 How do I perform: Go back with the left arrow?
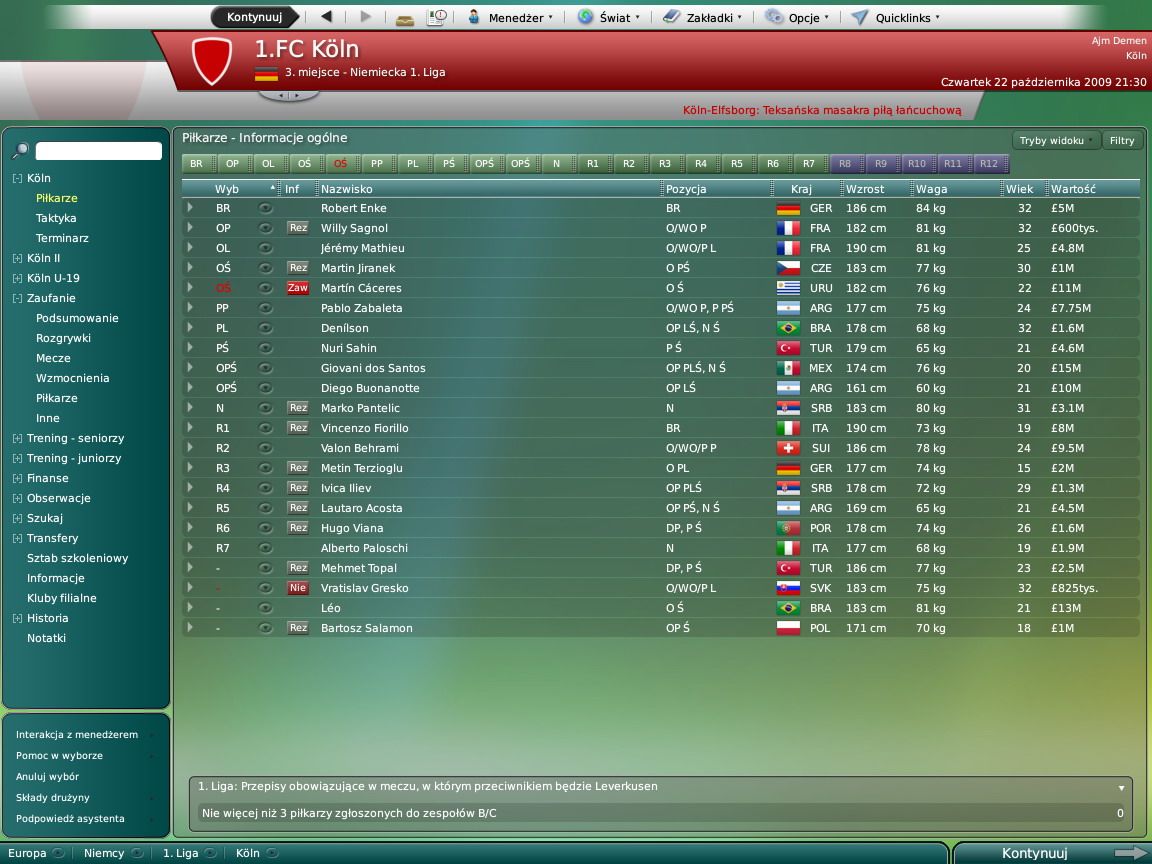click(x=327, y=17)
